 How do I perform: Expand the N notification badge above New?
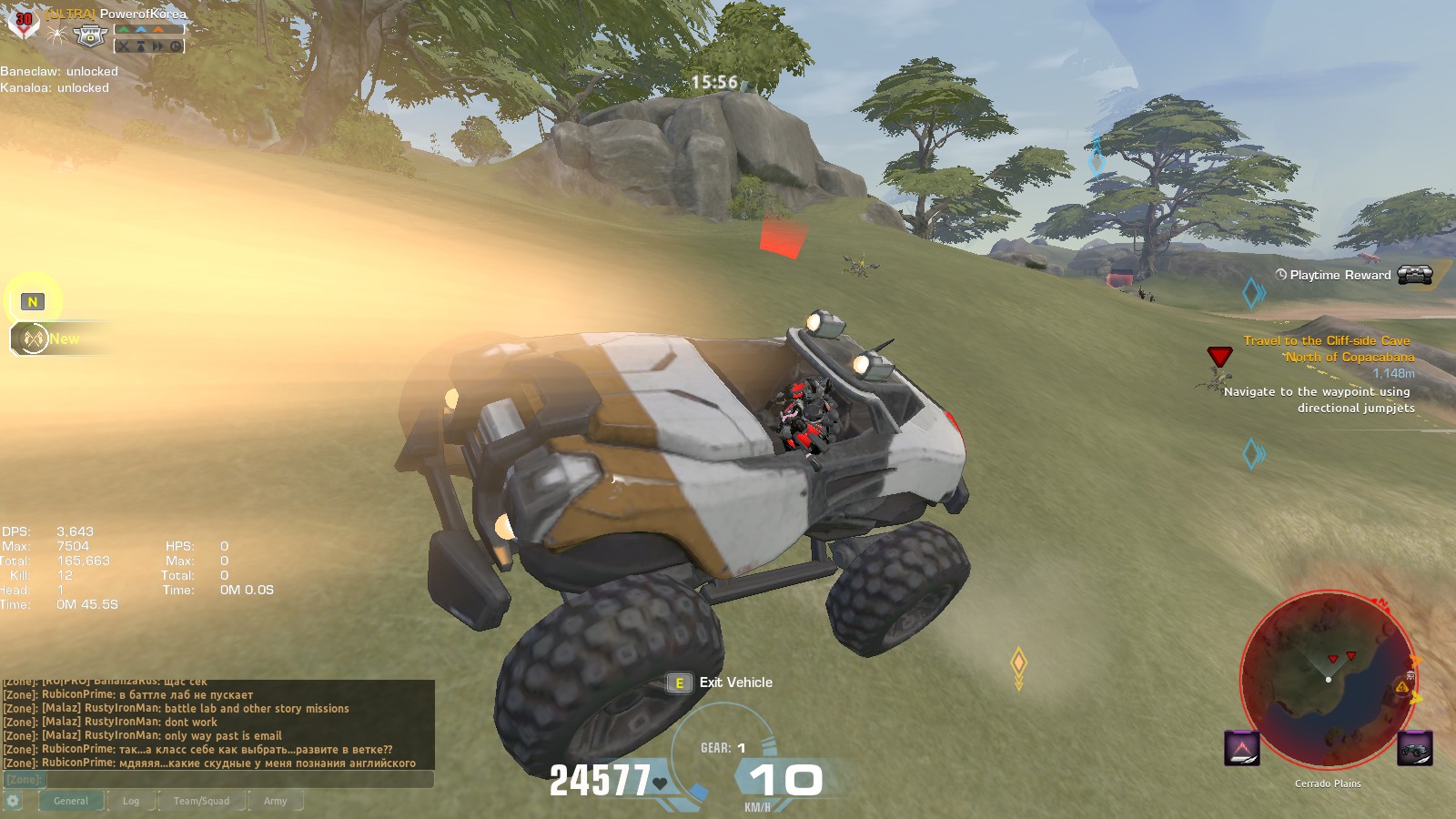pos(34,300)
